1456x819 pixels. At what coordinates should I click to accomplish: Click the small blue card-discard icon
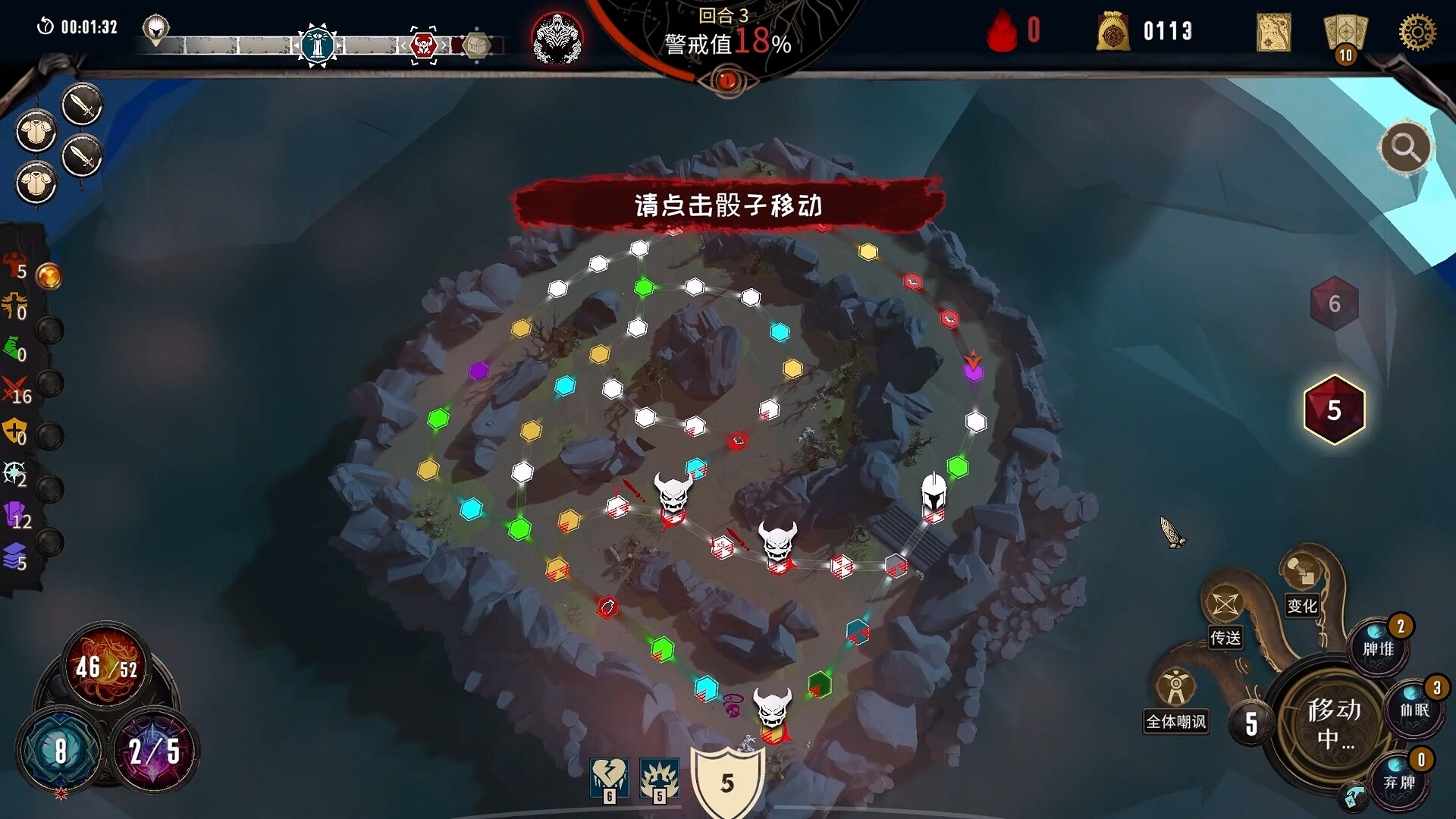tap(1352, 797)
